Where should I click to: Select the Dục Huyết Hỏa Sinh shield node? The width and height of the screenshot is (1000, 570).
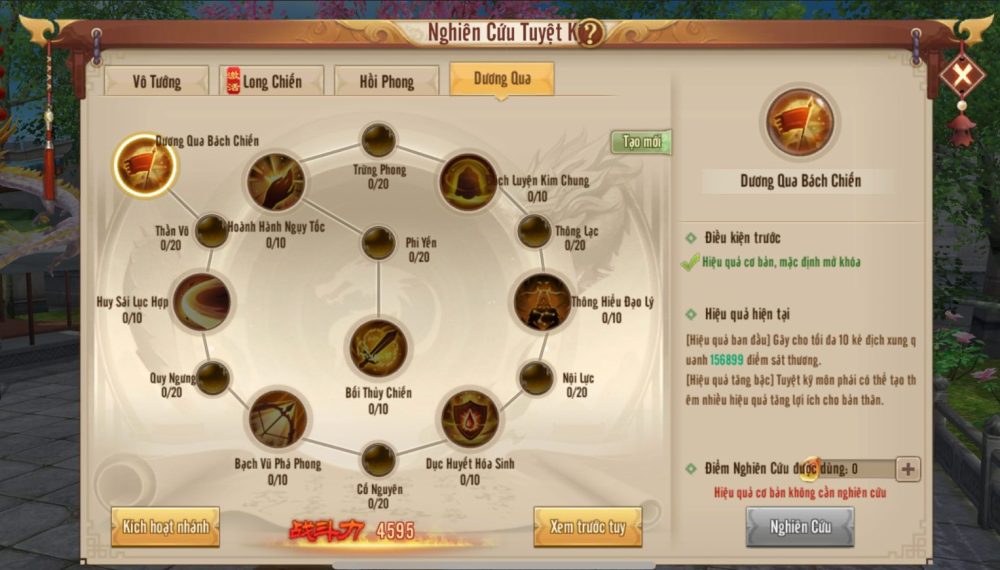470,418
